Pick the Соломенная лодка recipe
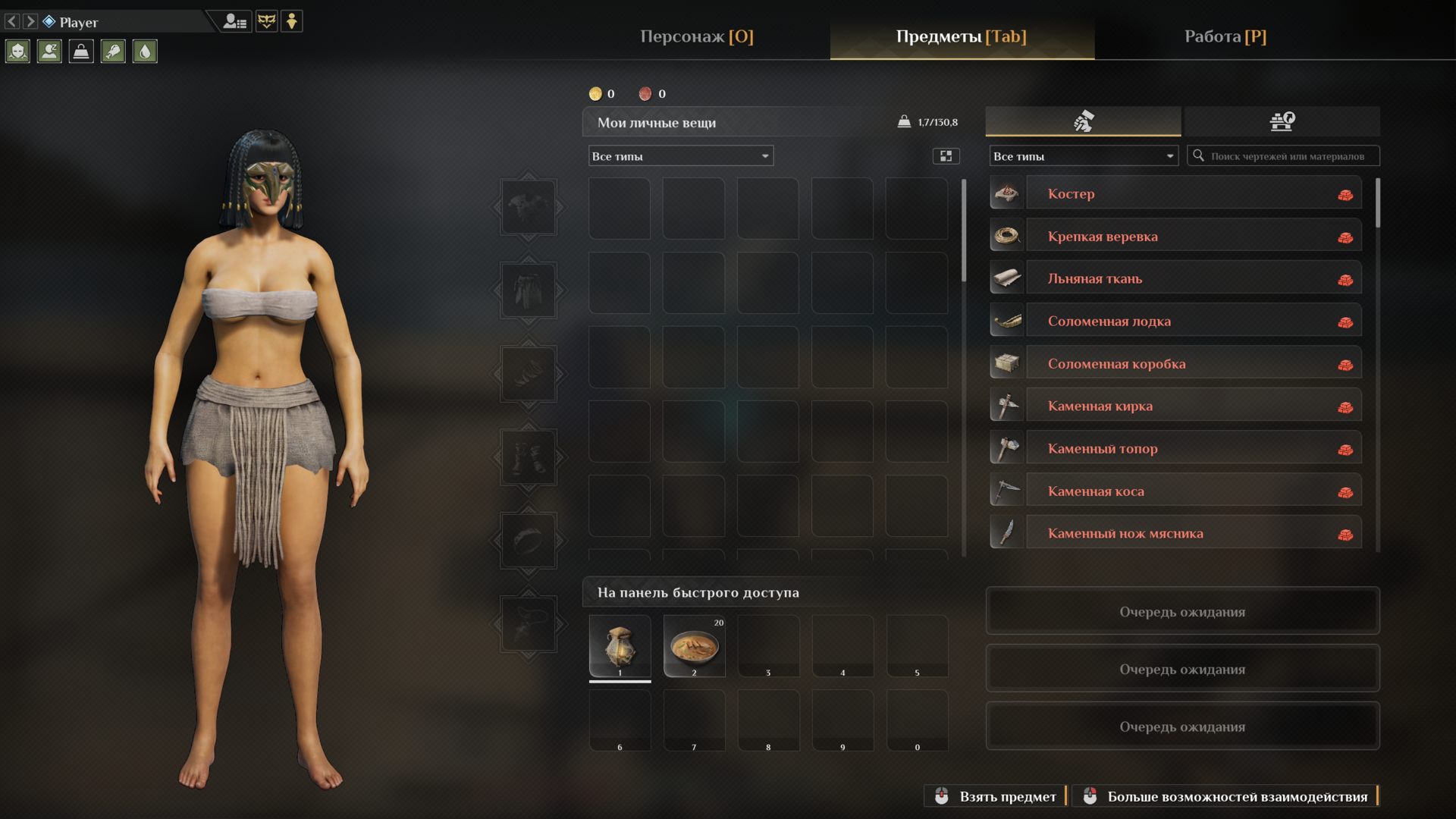The image size is (1456, 819). coord(1193,321)
